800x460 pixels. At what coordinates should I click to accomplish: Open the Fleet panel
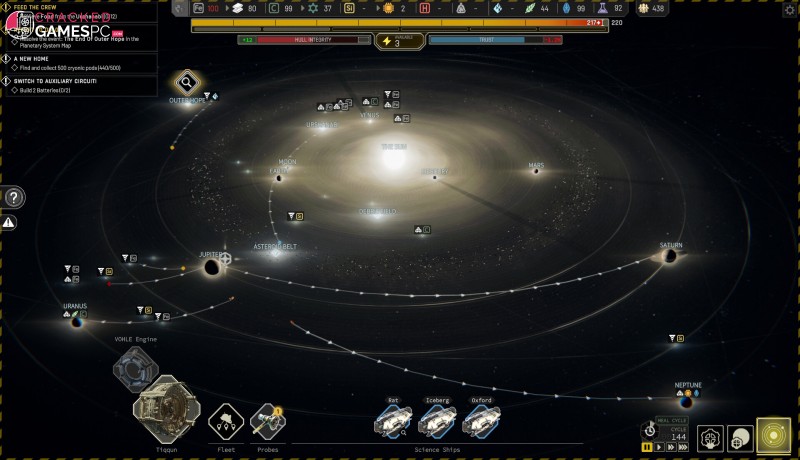click(226, 421)
